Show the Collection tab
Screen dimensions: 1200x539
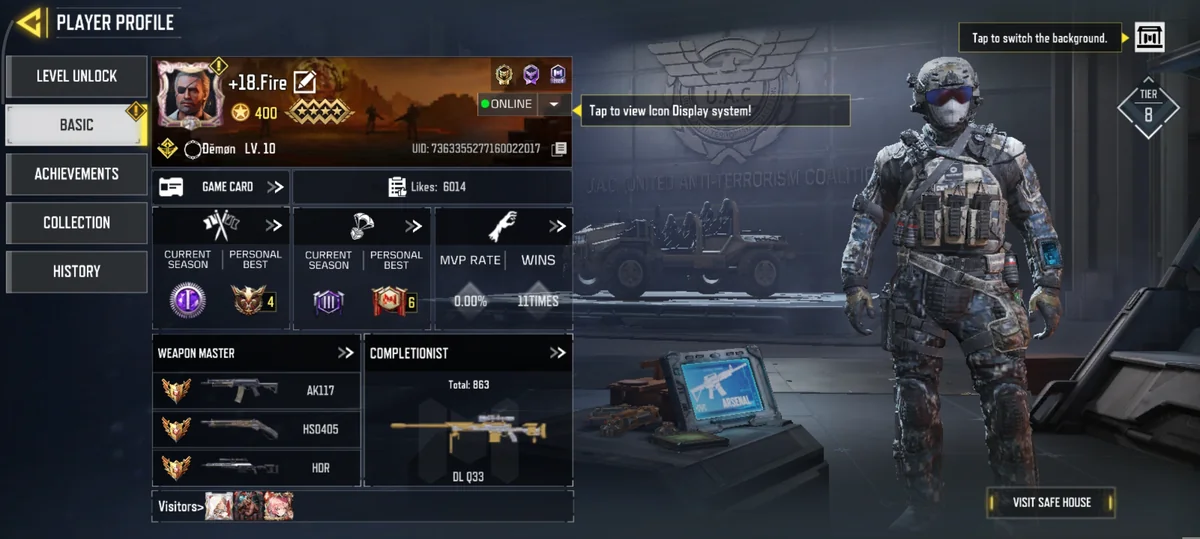[x=77, y=223]
